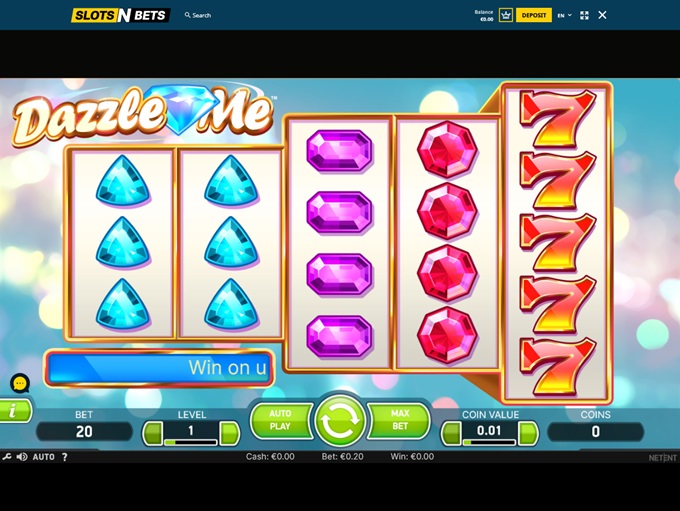
Task: Open the wrench game settings
Action: pos(7,457)
